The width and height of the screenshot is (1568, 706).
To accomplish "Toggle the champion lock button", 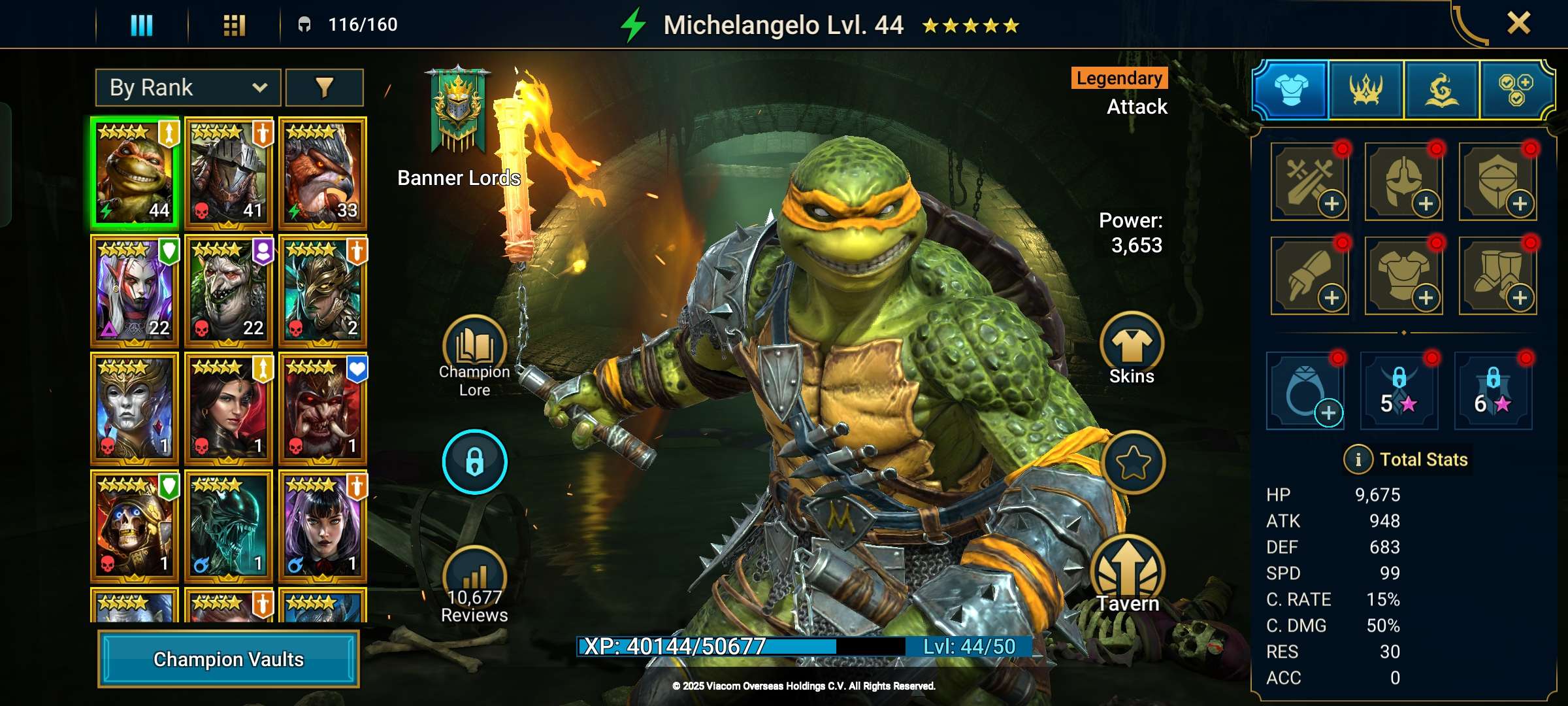I will pyautogui.click(x=474, y=462).
